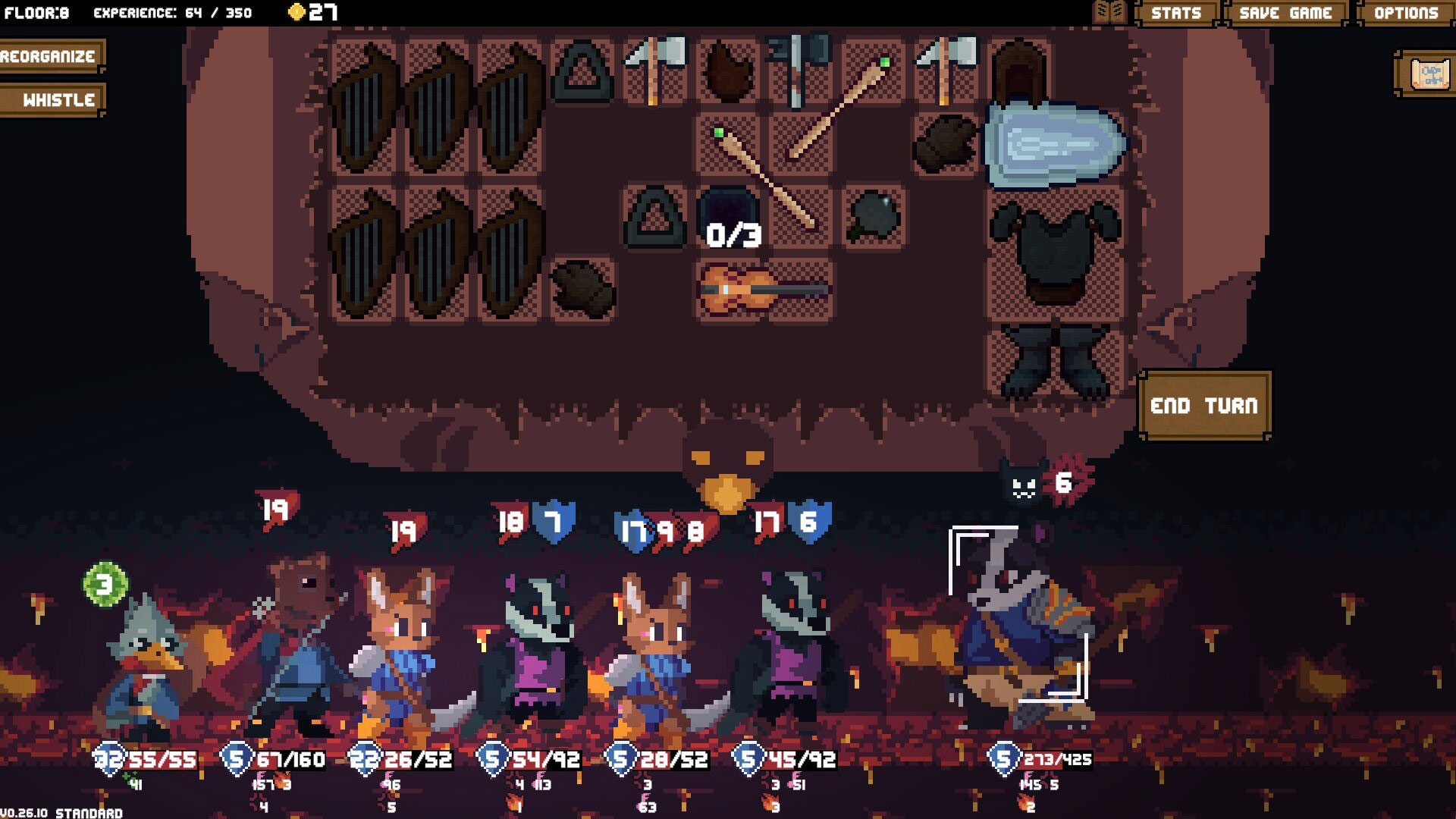Use the Whistle button
1456x819 pixels.
pos(53,100)
